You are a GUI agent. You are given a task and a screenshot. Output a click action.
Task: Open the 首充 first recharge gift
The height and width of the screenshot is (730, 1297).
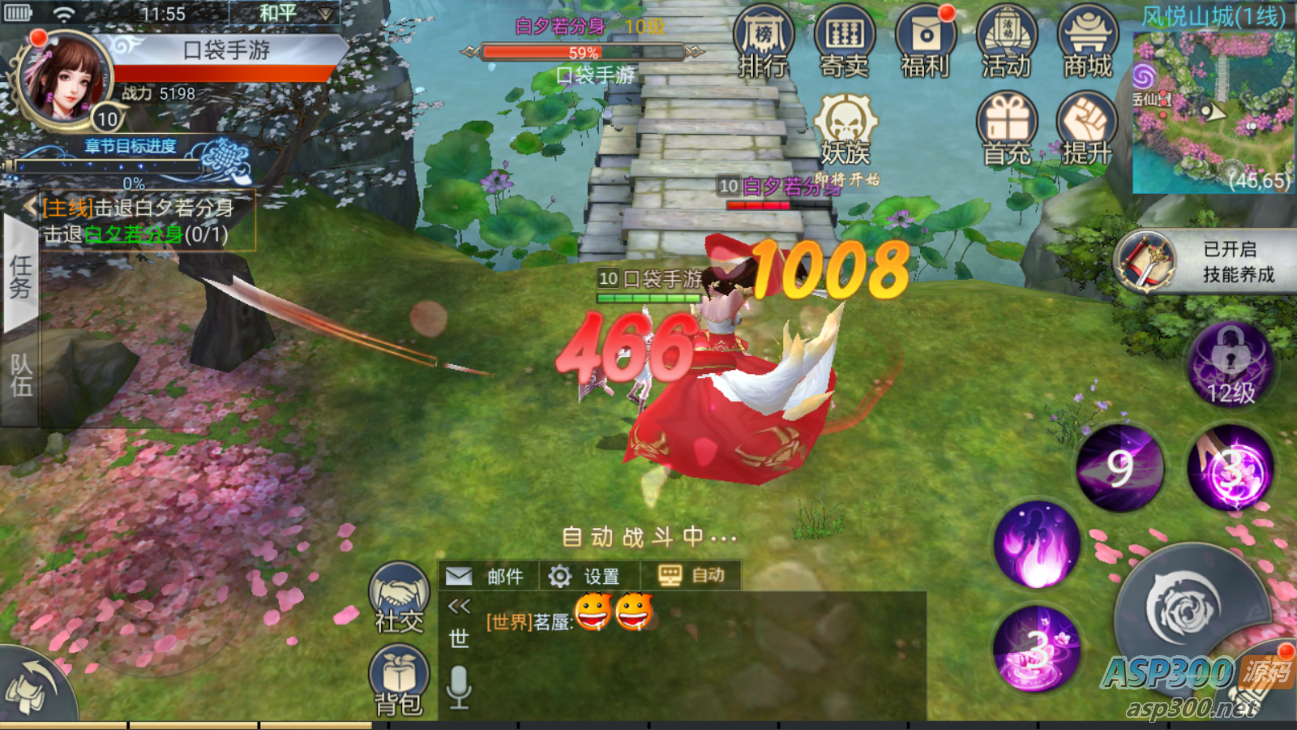(x=1006, y=129)
